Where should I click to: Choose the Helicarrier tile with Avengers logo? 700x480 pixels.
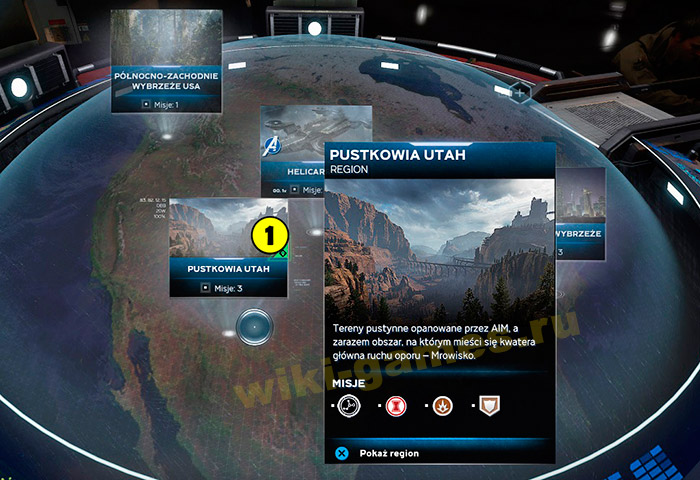tap(292, 150)
